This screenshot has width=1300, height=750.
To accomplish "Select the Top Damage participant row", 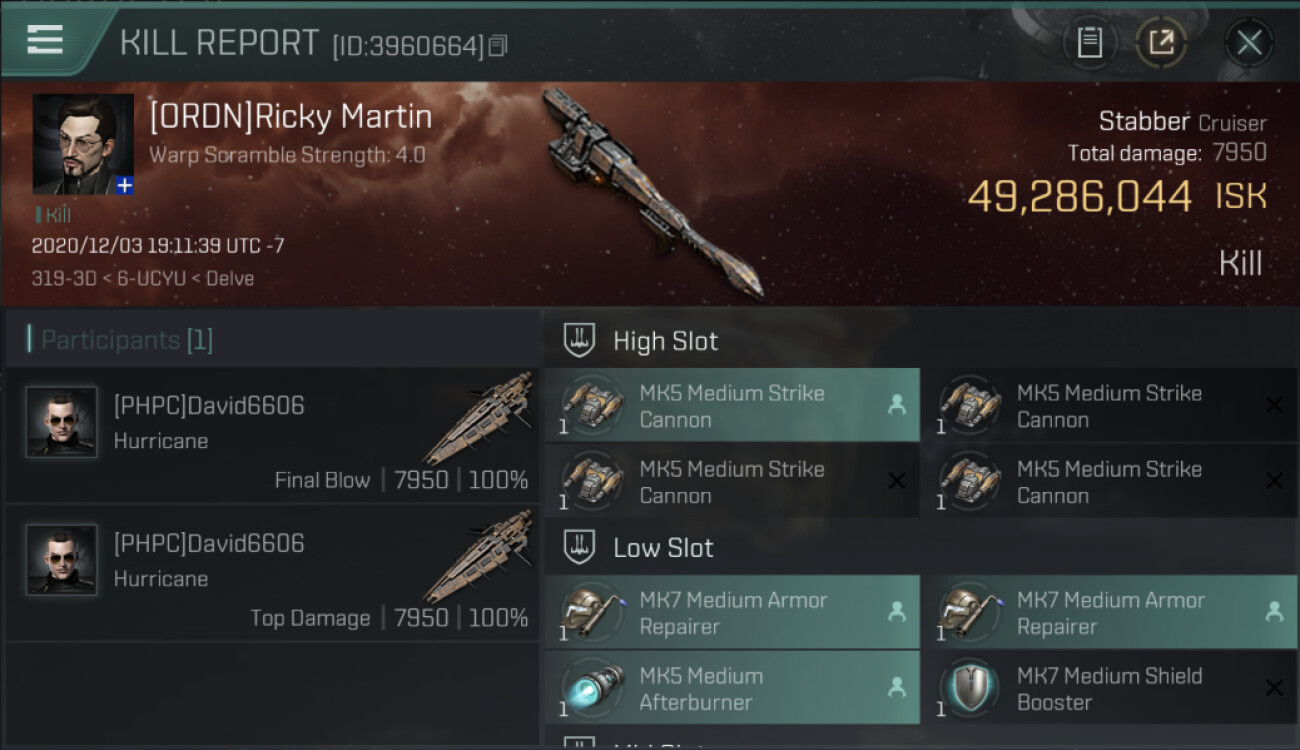I will (x=272, y=573).
